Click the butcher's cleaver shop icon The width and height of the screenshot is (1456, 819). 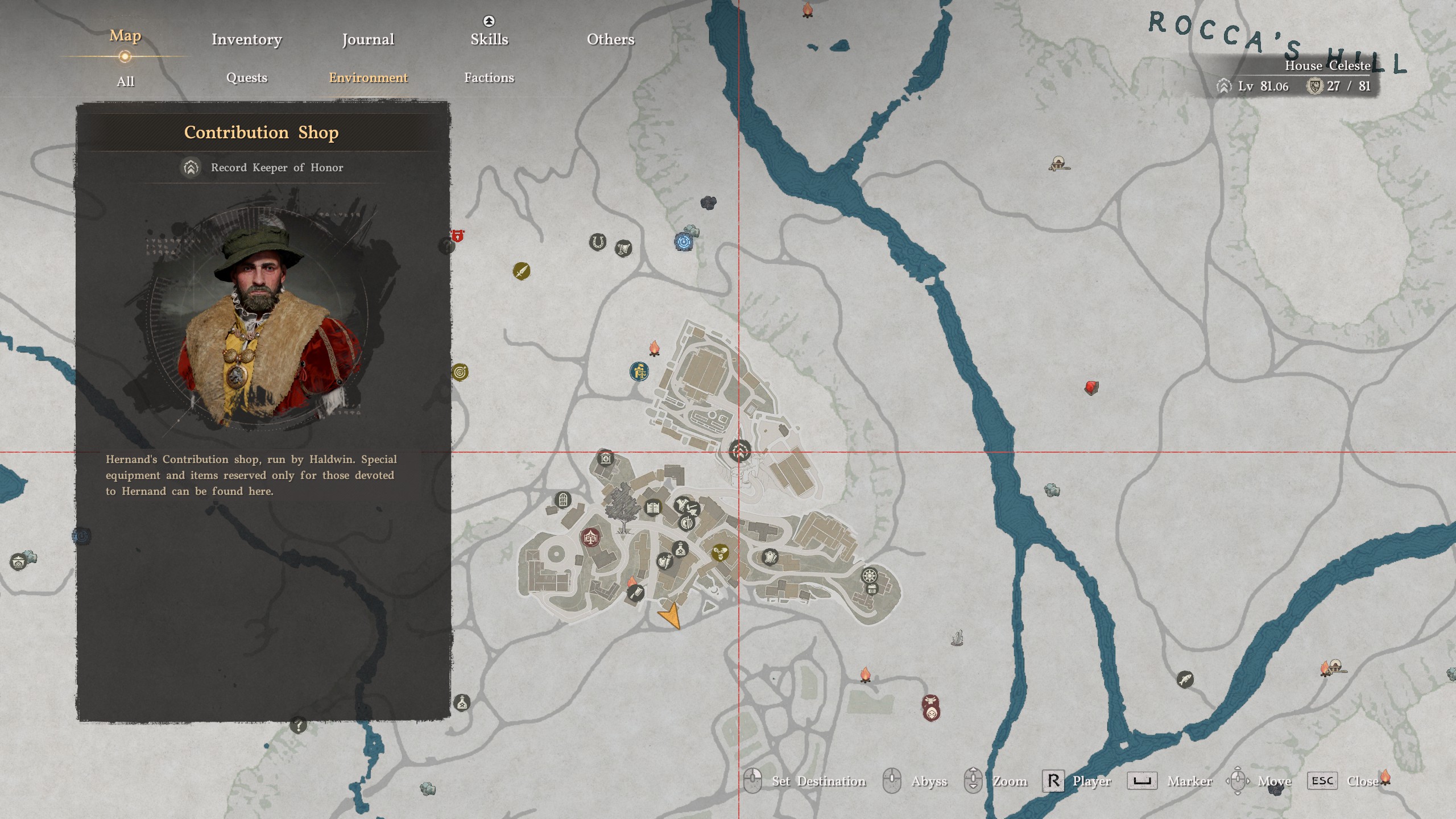635,594
